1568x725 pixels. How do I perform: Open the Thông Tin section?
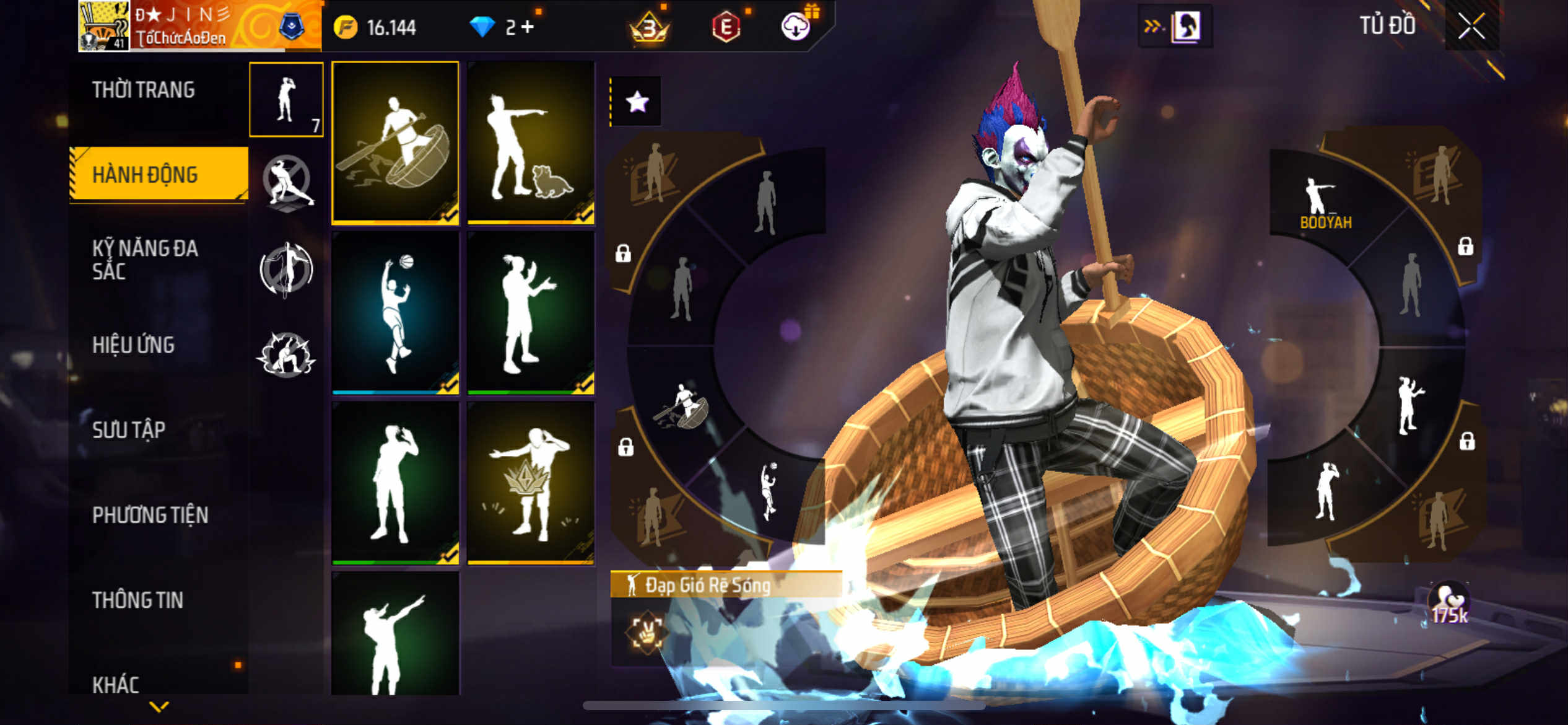click(137, 600)
